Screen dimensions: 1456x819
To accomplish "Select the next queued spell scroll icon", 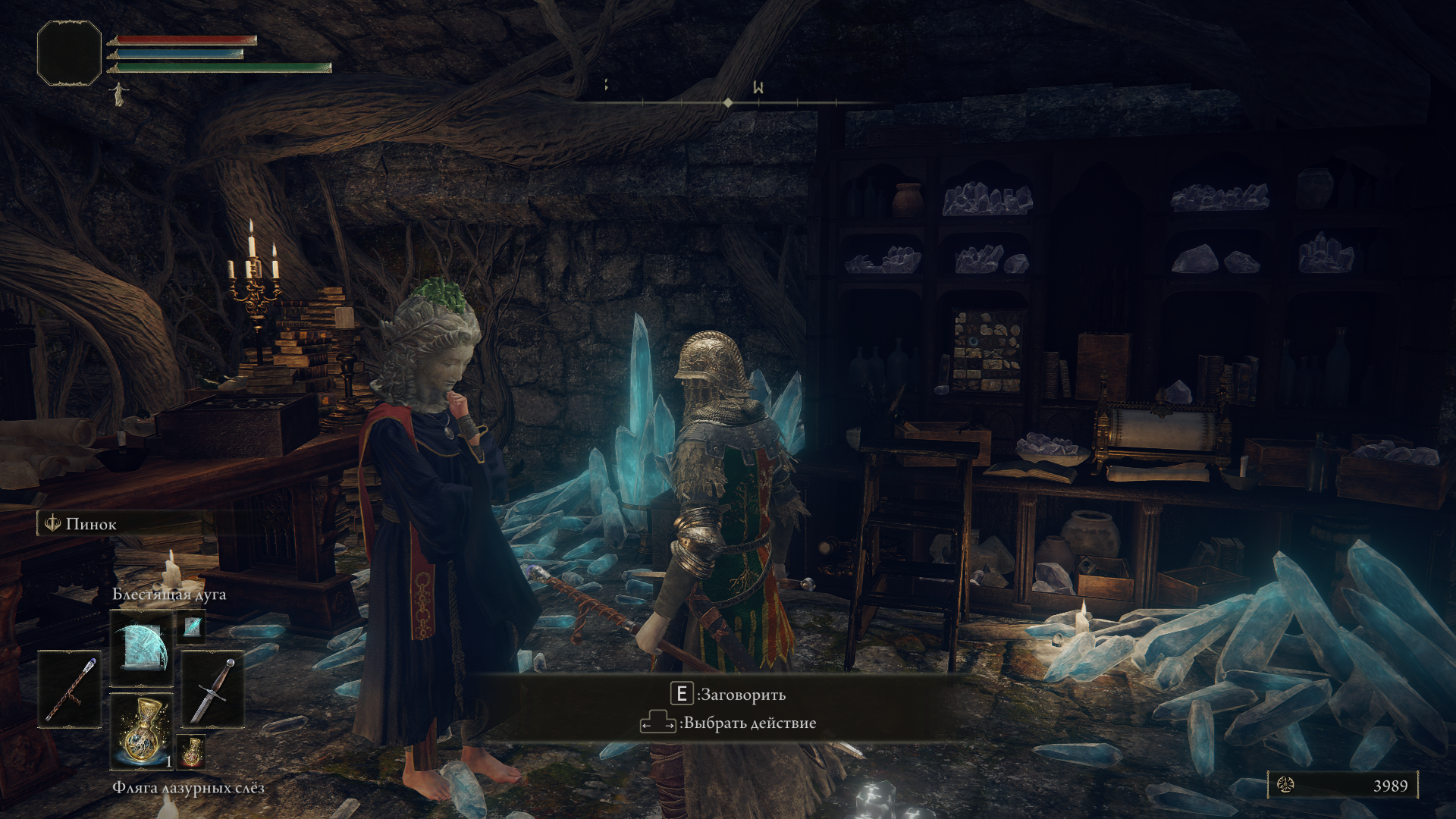I will (x=192, y=627).
